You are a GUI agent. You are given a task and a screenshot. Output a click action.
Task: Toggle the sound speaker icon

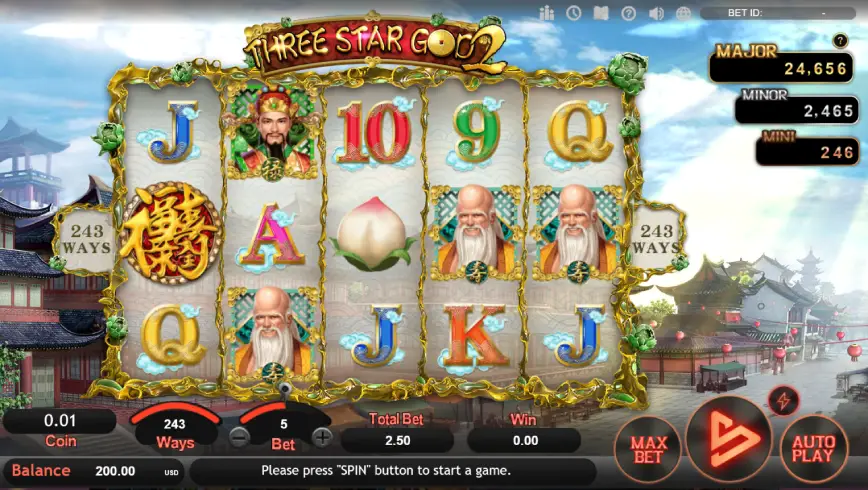point(656,13)
